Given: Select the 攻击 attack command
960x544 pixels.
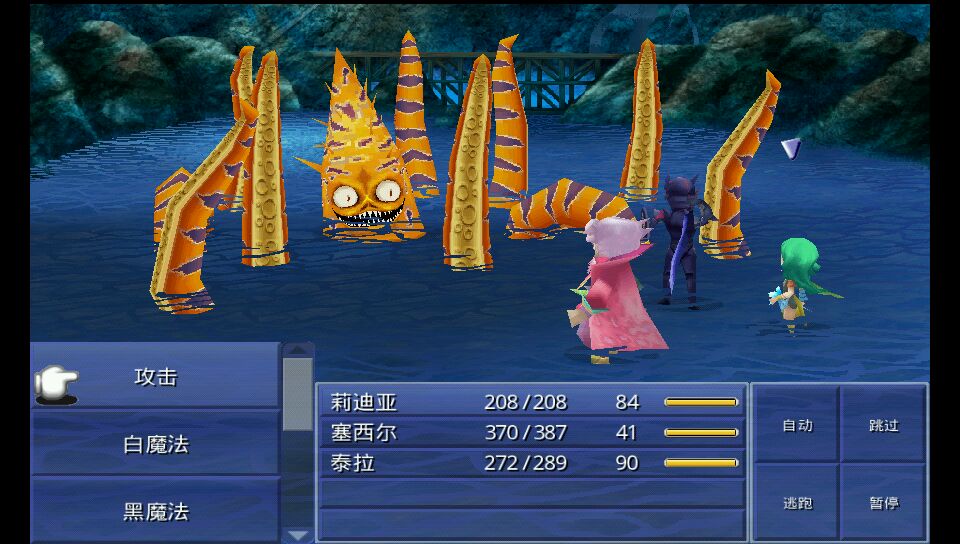Looking at the screenshot, I should tap(155, 377).
